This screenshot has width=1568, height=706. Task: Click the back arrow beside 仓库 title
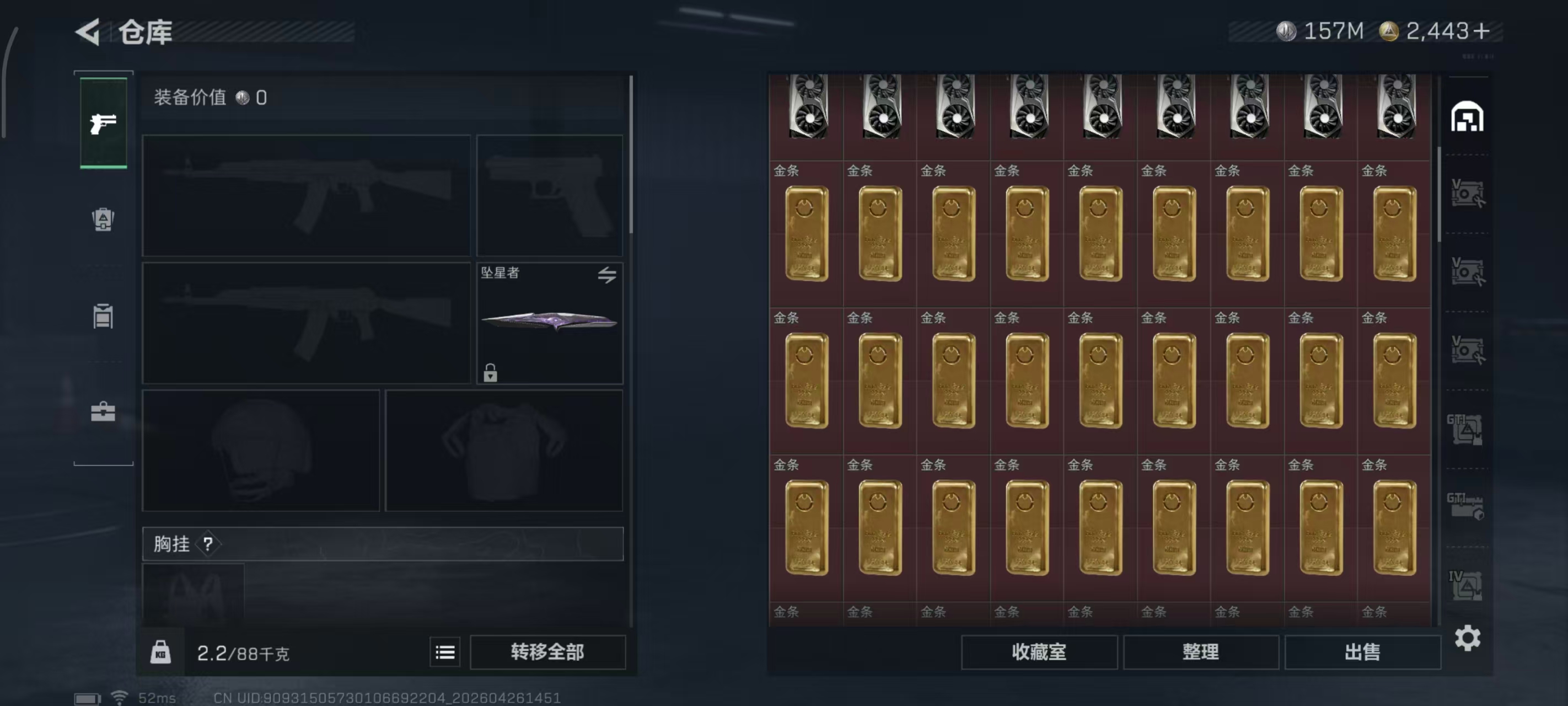[x=88, y=31]
